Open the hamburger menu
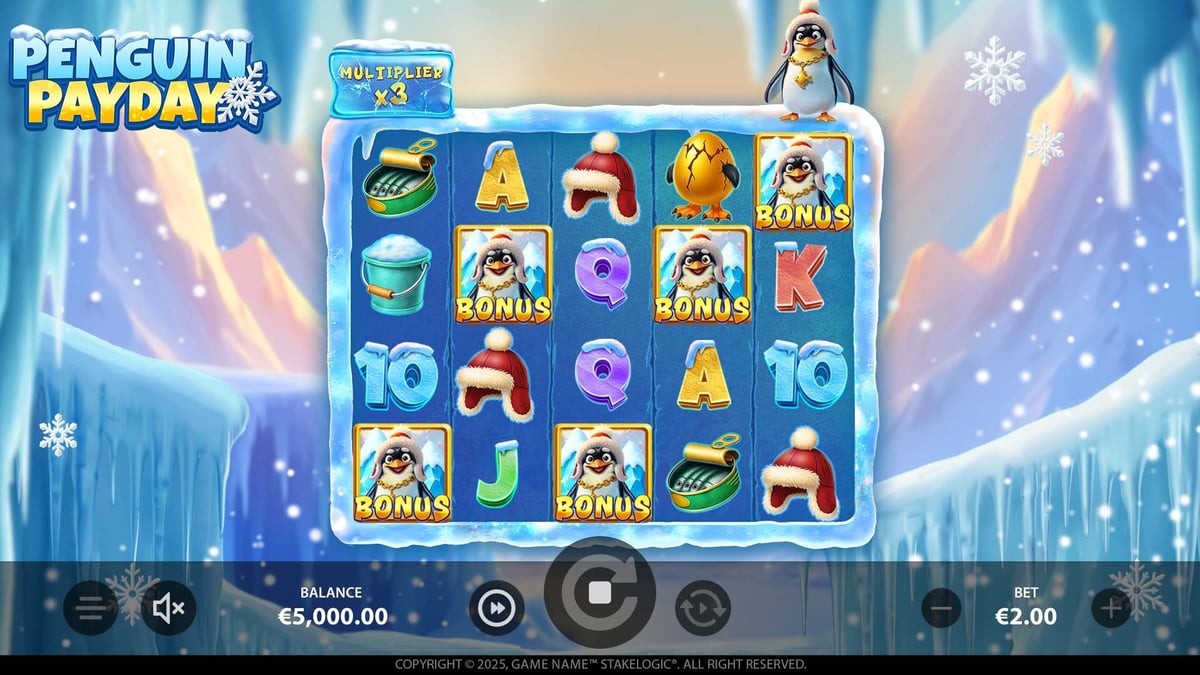 (x=90, y=607)
